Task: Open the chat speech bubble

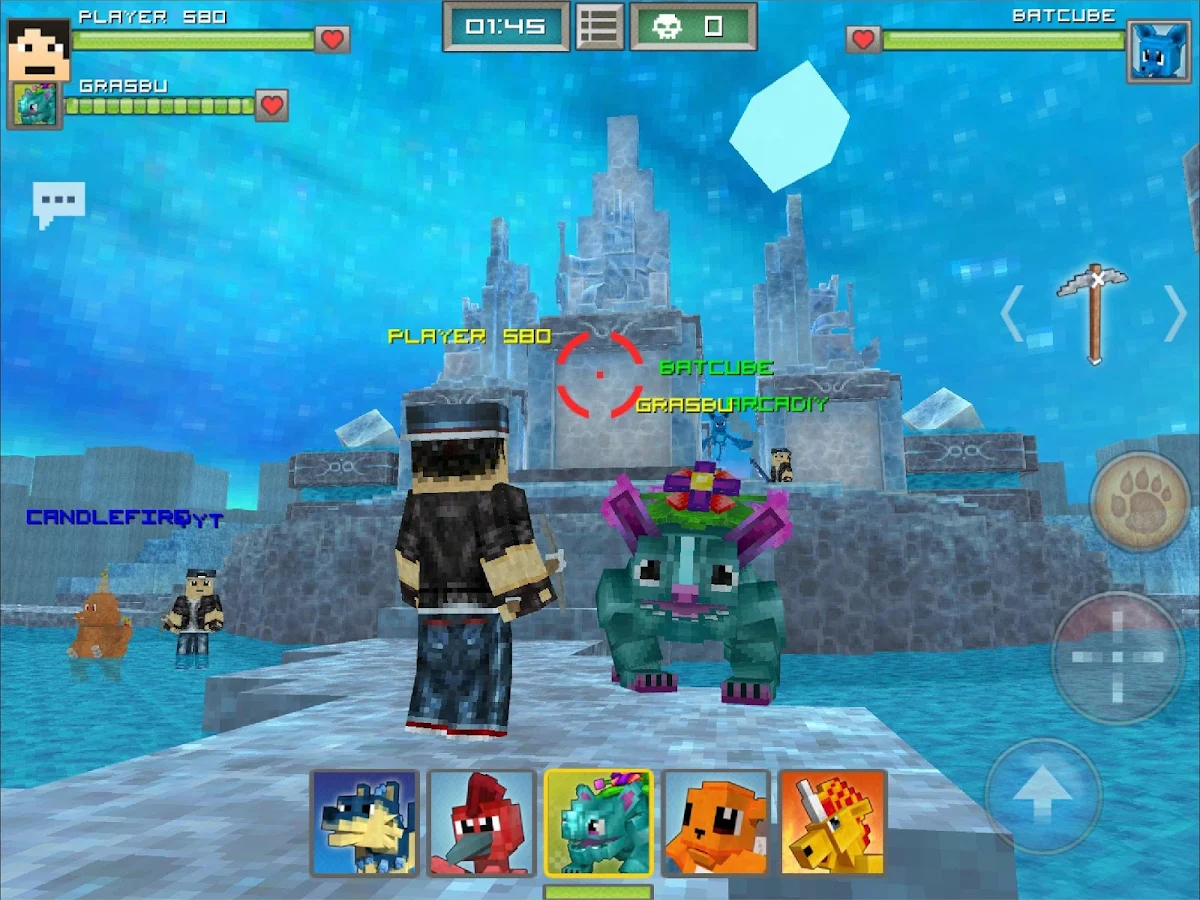Action: (x=59, y=203)
